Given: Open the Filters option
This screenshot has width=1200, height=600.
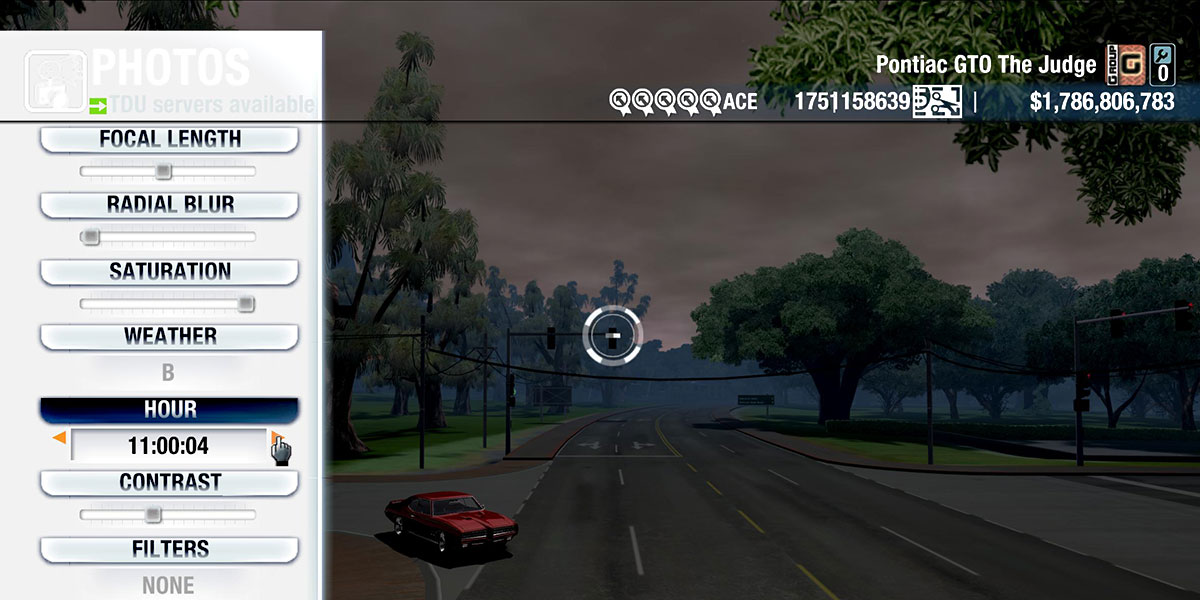Looking at the screenshot, I should [x=169, y=549].
